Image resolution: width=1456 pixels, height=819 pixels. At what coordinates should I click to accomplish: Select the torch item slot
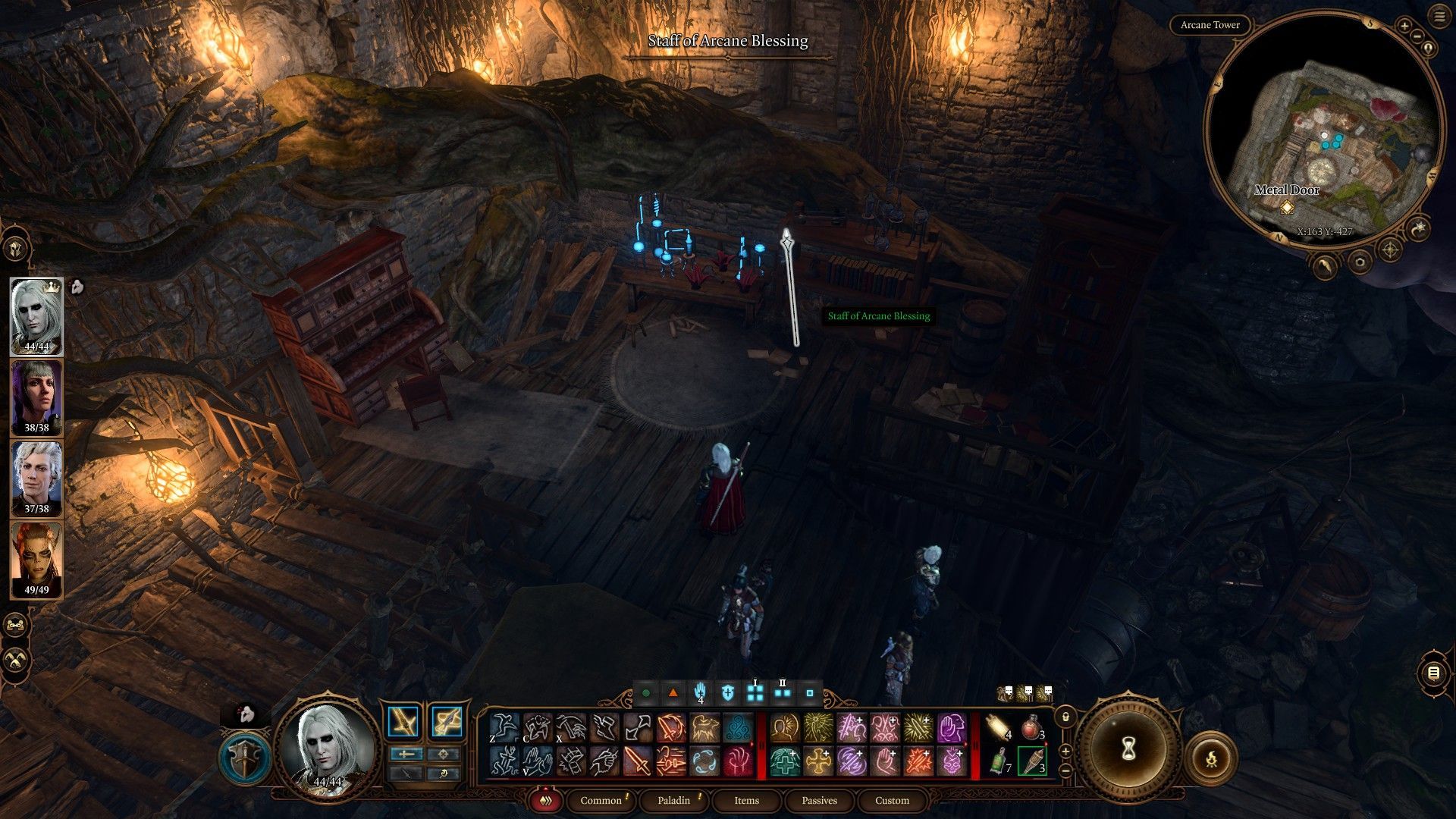1031,761
